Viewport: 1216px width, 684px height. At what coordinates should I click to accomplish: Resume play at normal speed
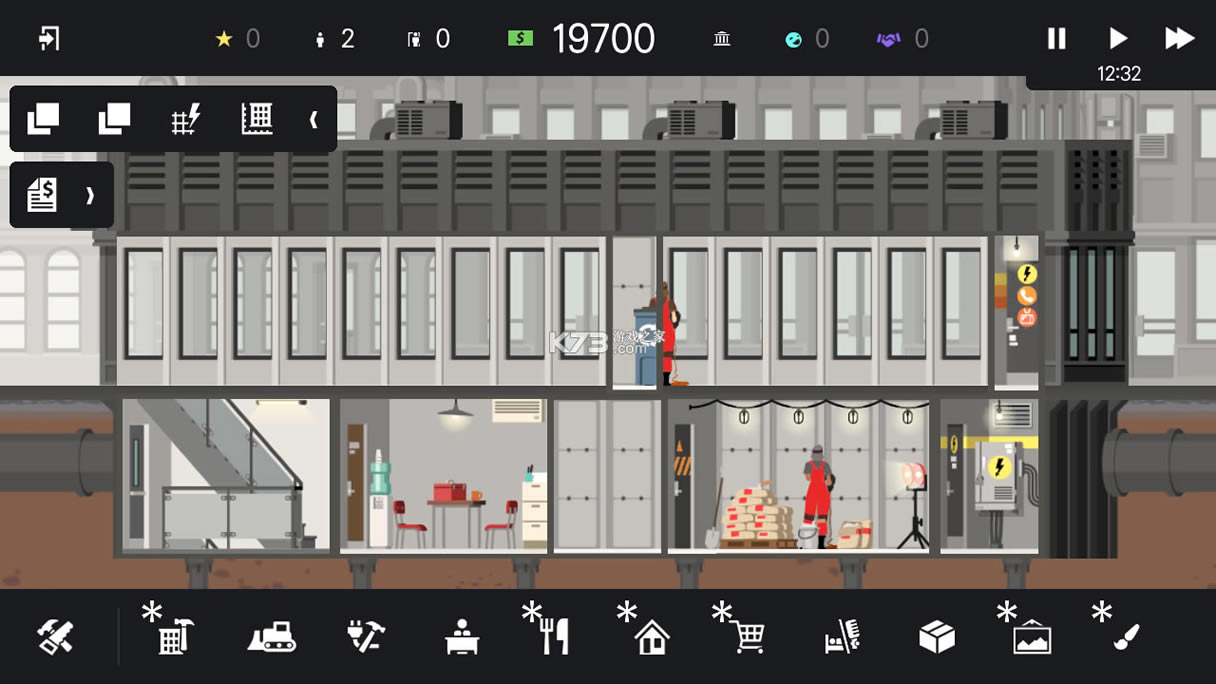pyautogui.click(x=1118, y=39)
